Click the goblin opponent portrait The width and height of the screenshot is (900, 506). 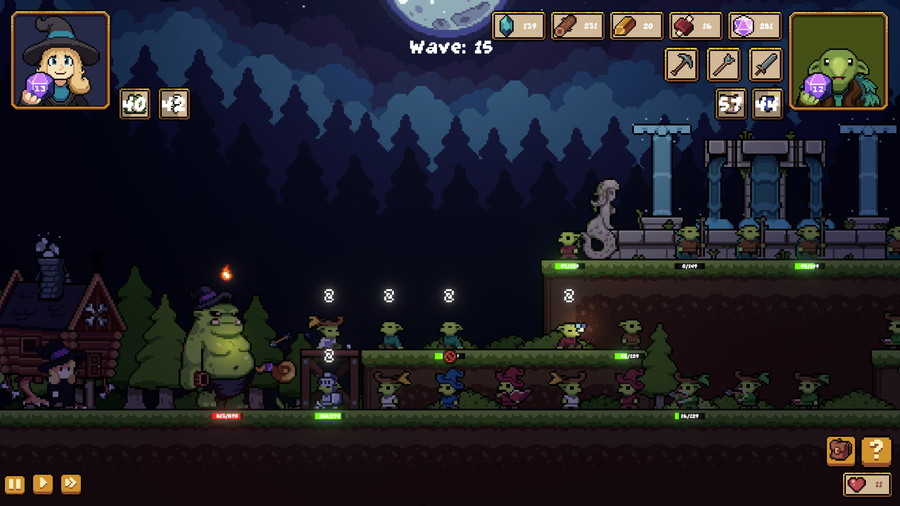838,60
